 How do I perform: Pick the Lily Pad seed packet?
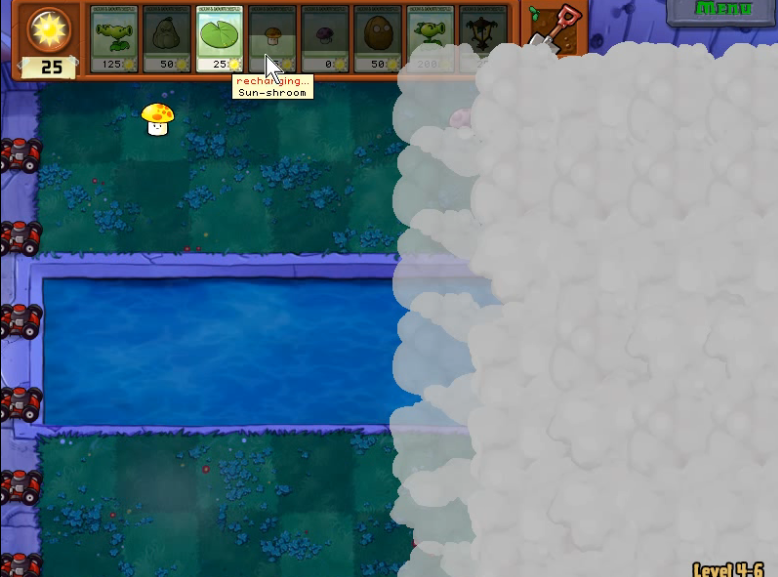pyautogui.click(x=220, y=38)
